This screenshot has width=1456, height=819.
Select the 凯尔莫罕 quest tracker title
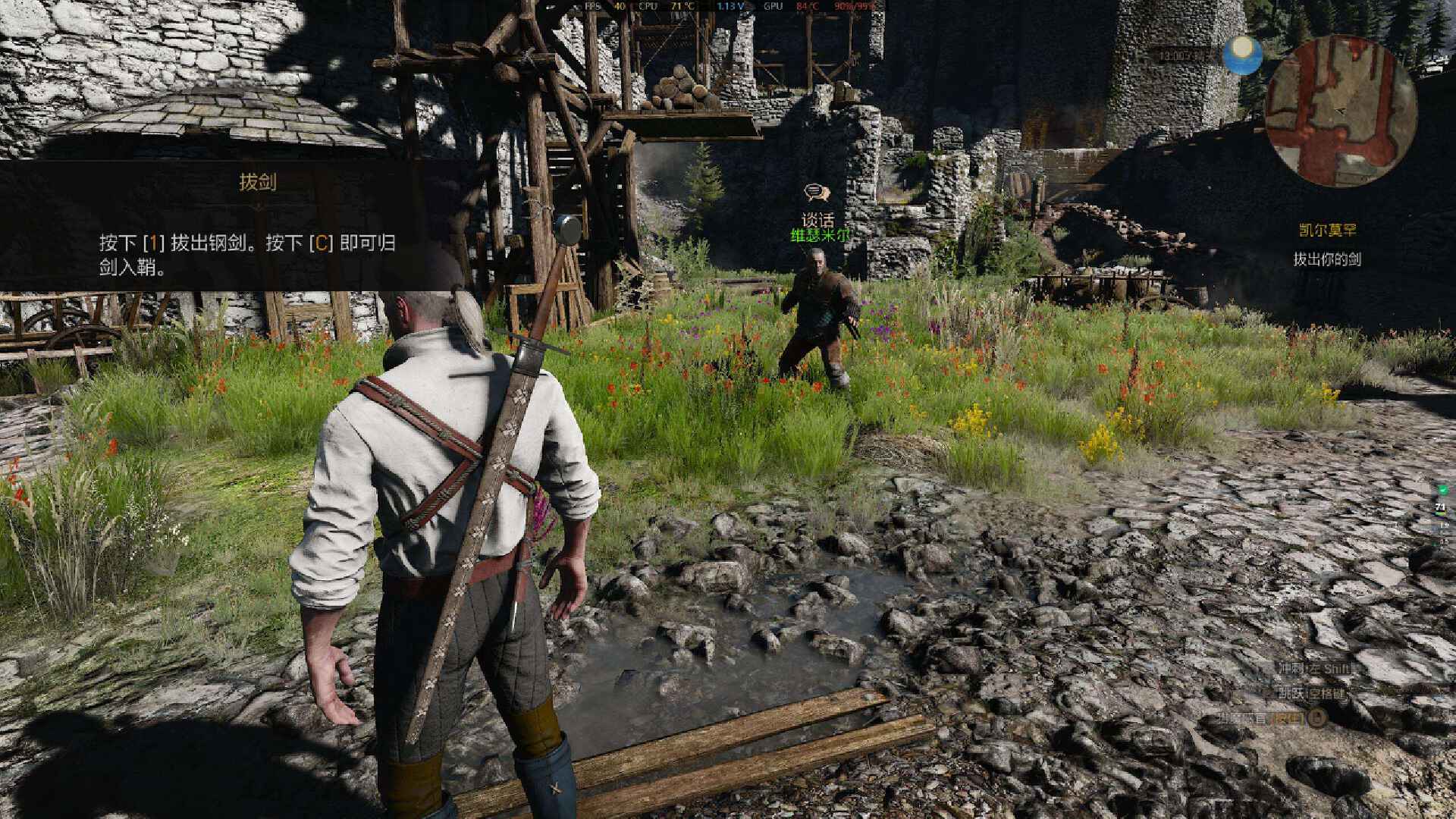(1326, 231)
